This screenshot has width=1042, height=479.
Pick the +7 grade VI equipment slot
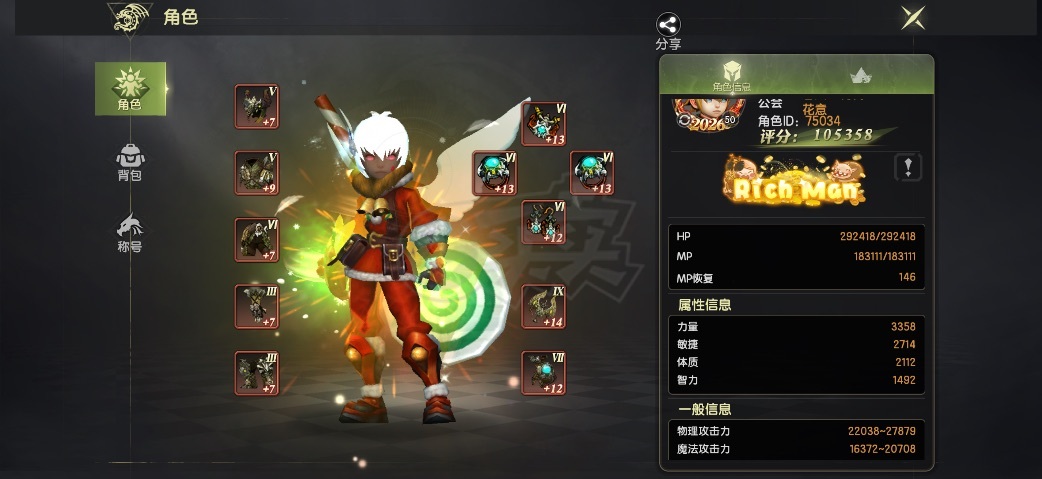click(x=257, y=240)
